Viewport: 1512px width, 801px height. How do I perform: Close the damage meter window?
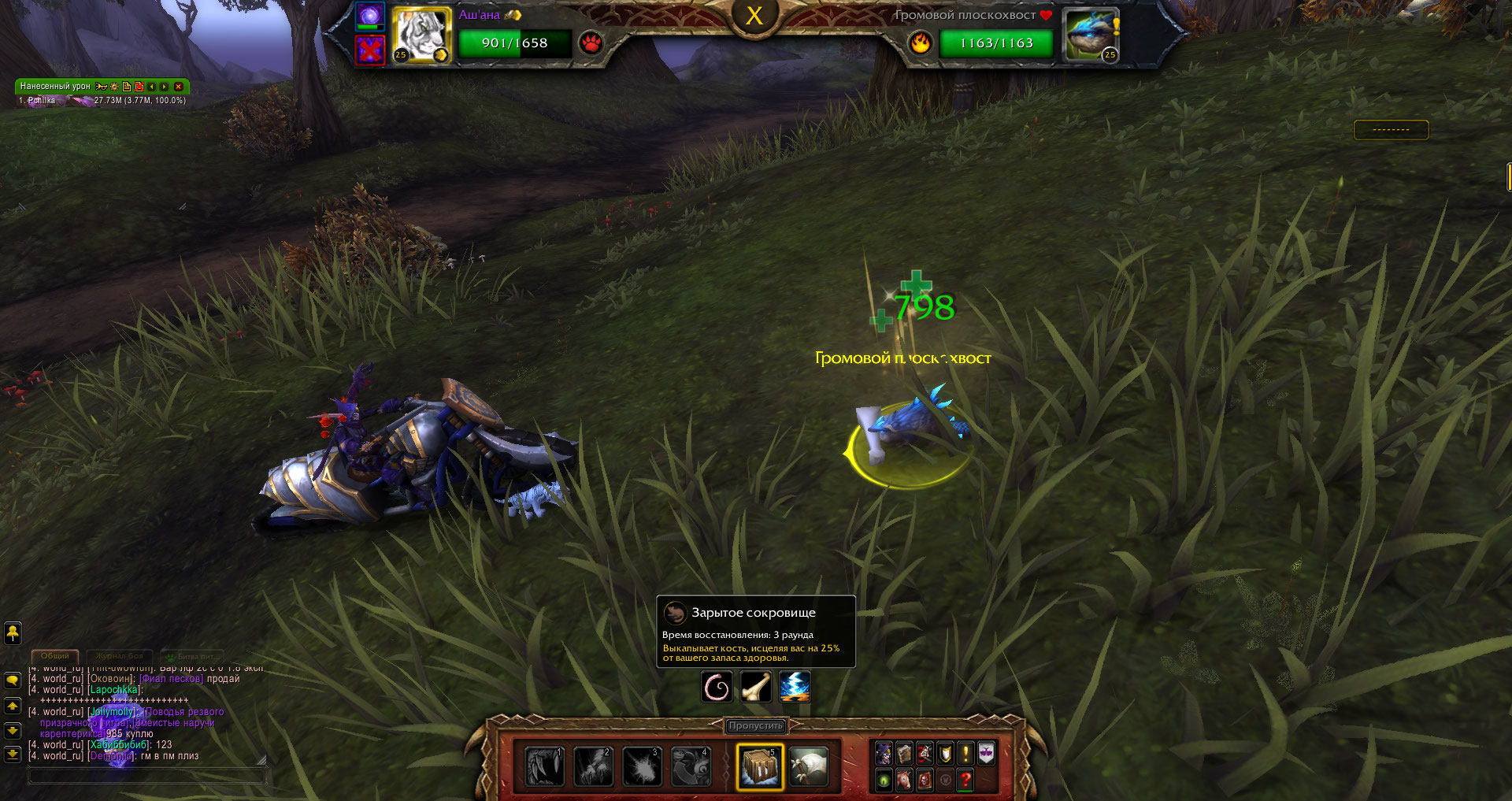pos(179,87)
